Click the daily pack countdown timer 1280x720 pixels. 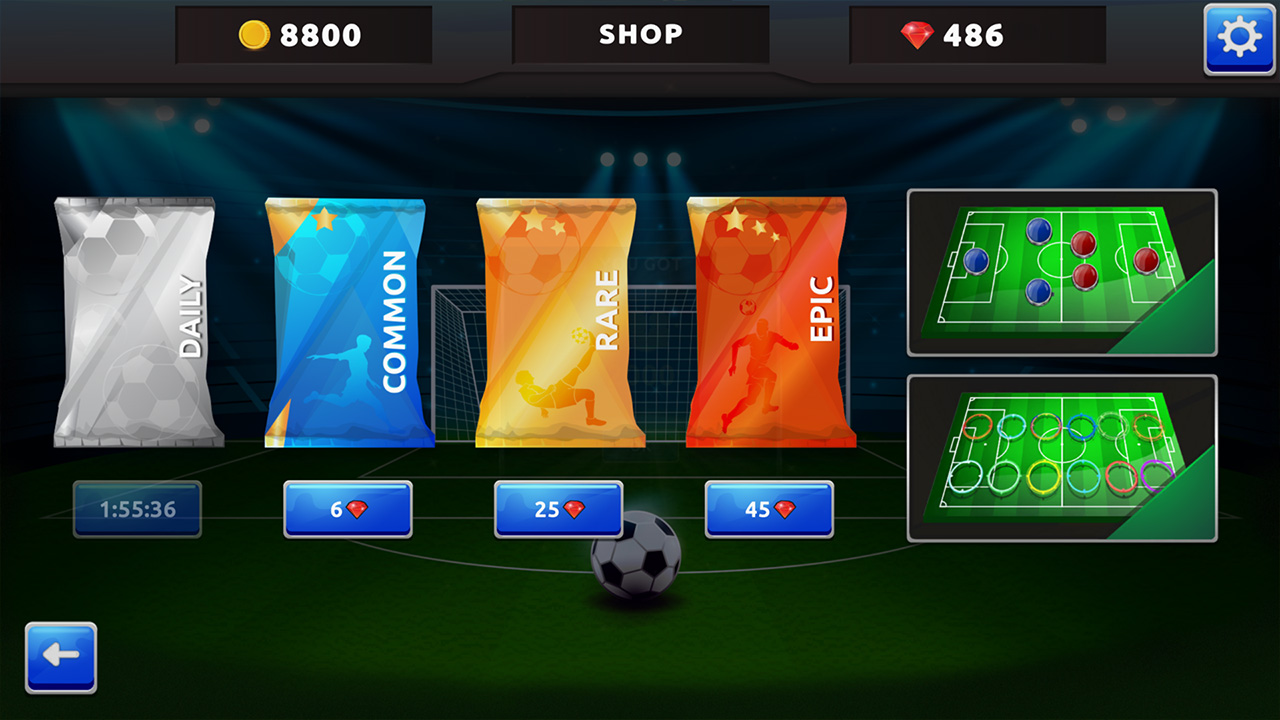[136, 509]
